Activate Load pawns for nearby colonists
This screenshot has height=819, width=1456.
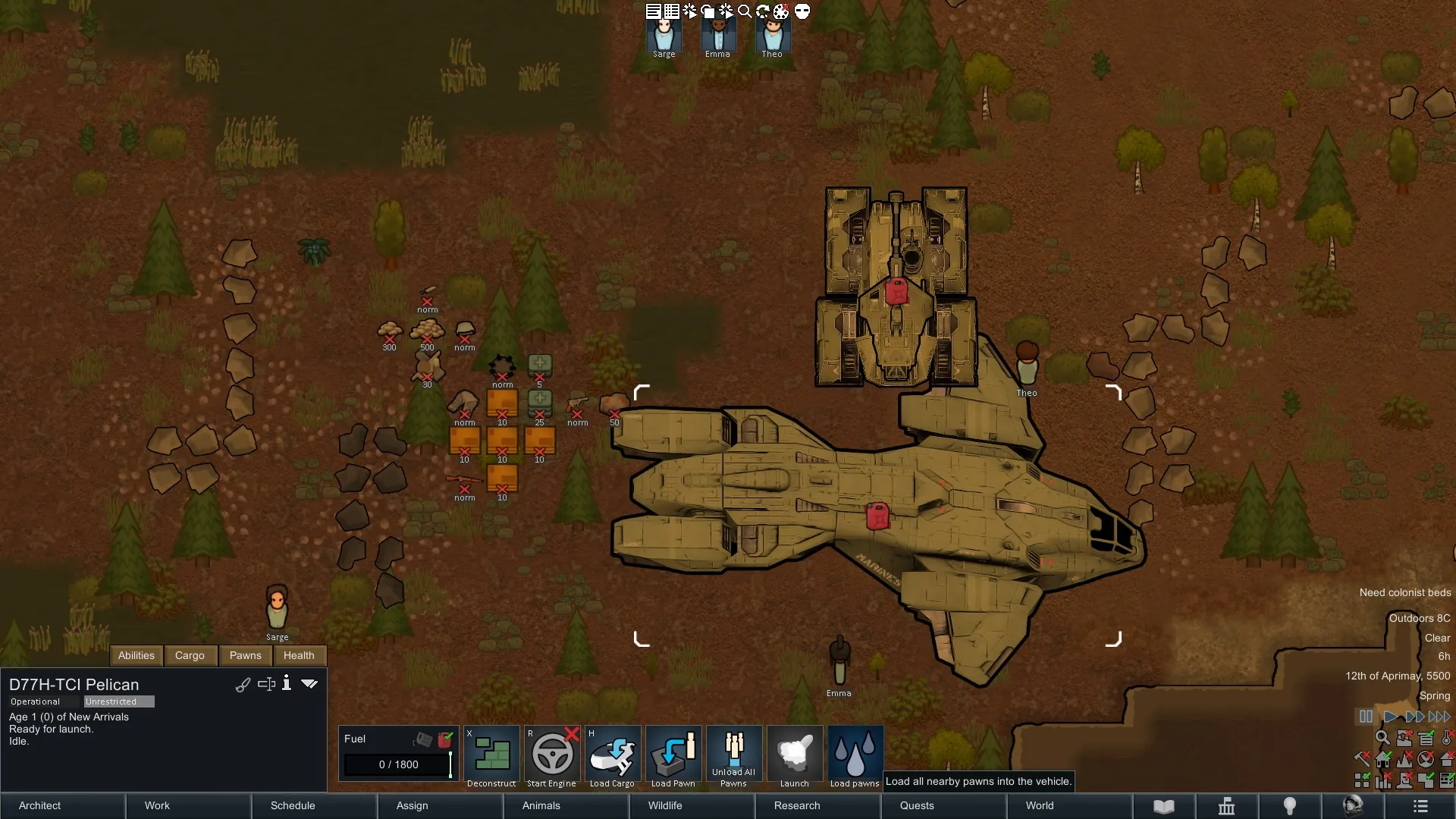(855, 755)
